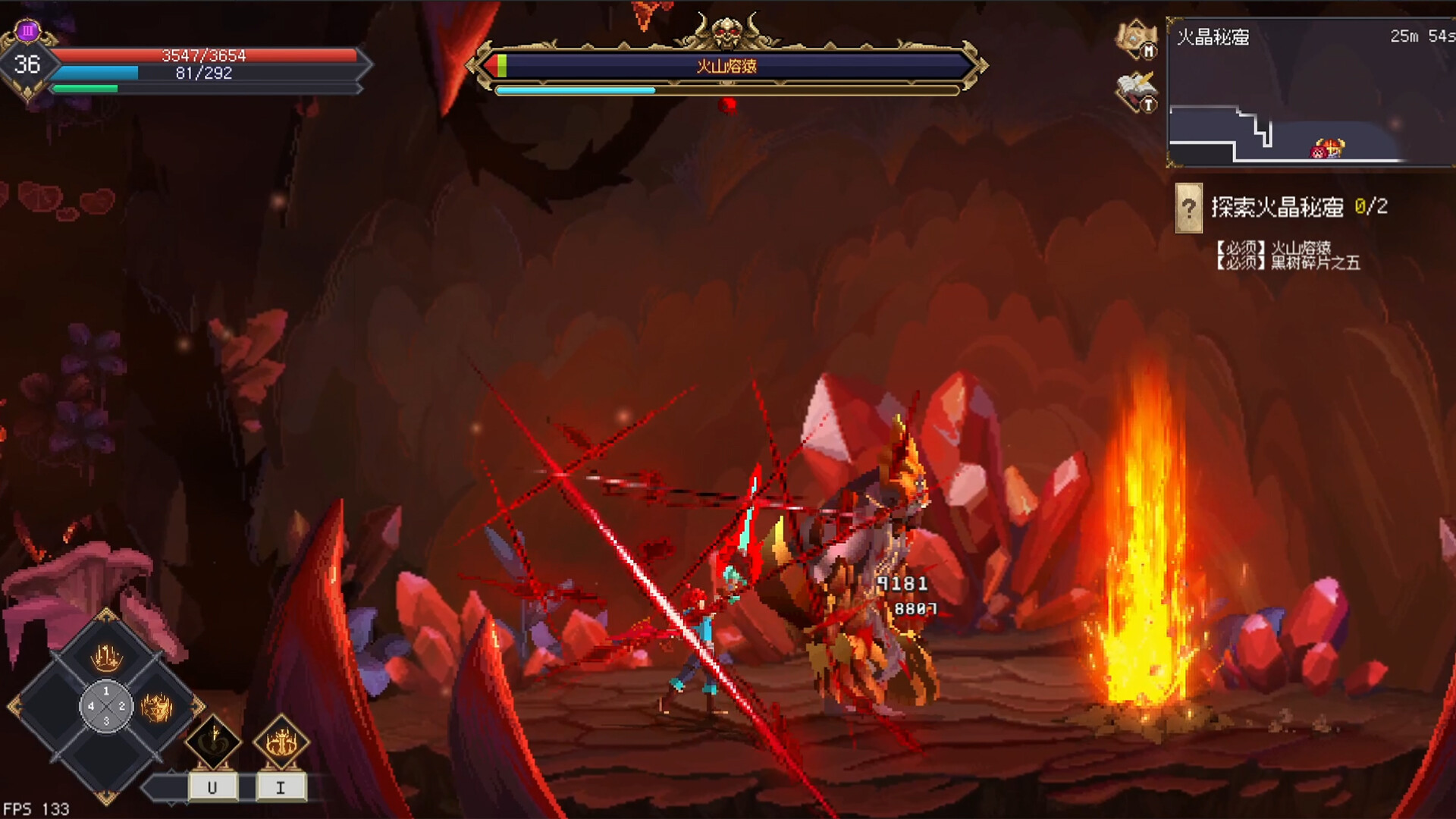
Task: Click the level 36 character badge
Action: tap(27, 64)
